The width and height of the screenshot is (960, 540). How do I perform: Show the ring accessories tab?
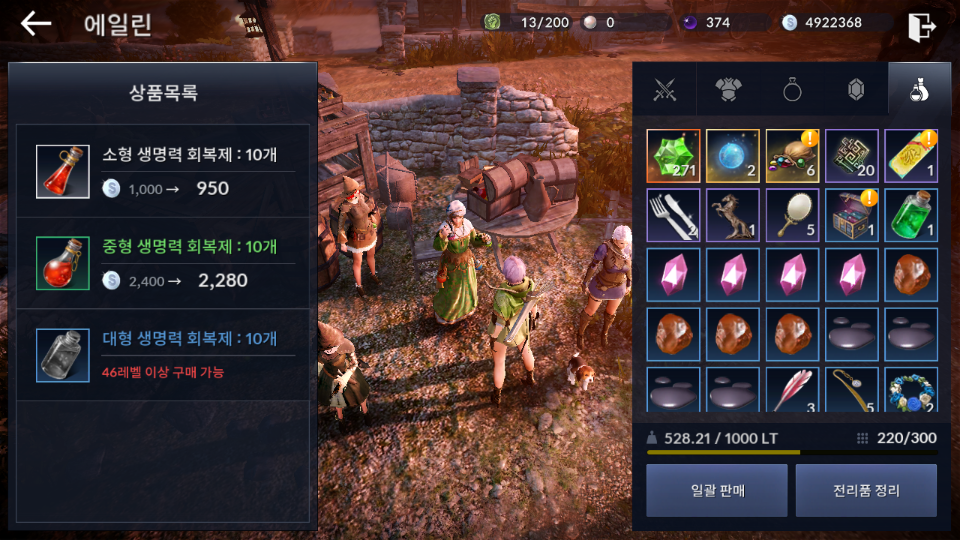pos(792,90)
